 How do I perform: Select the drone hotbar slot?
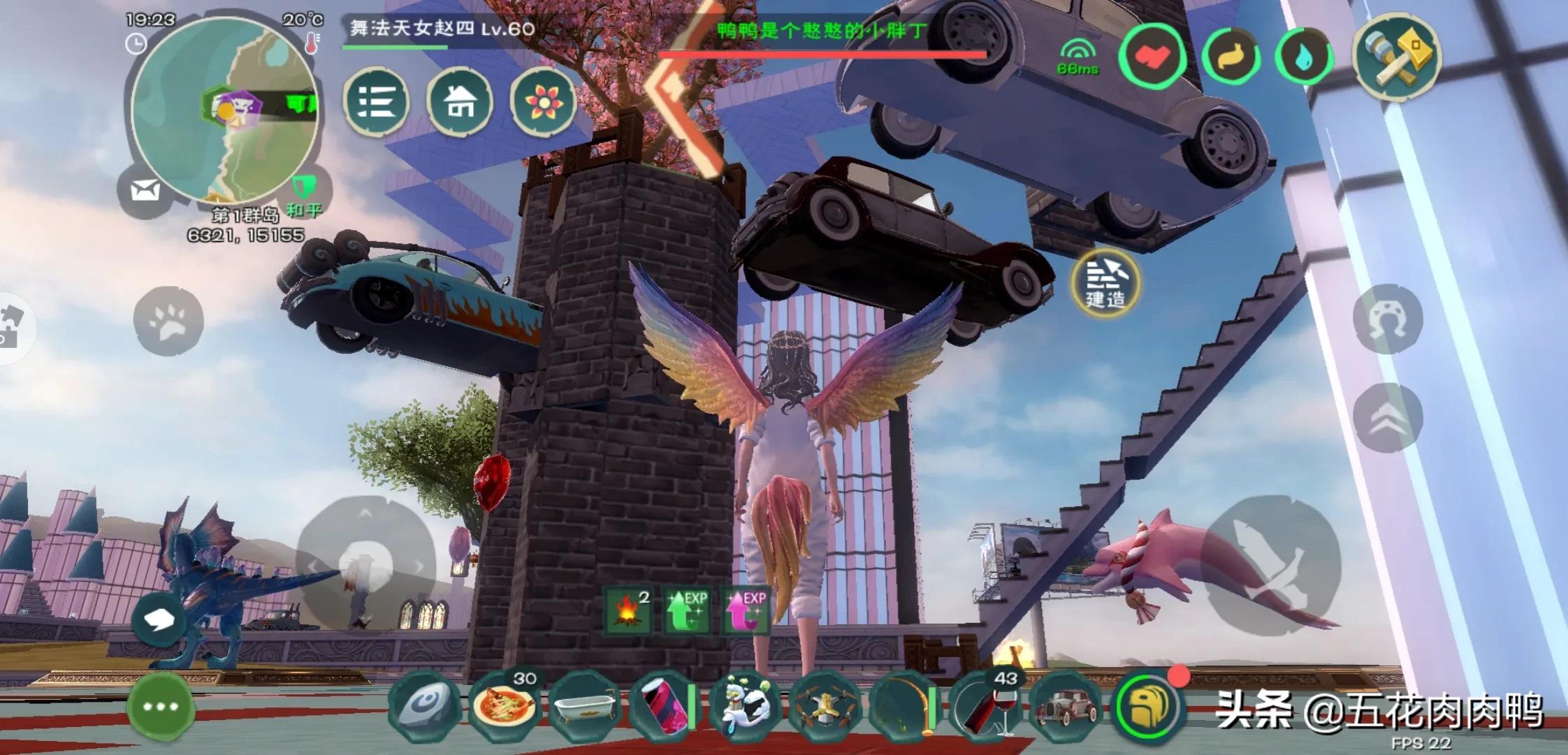click(823, 706)
